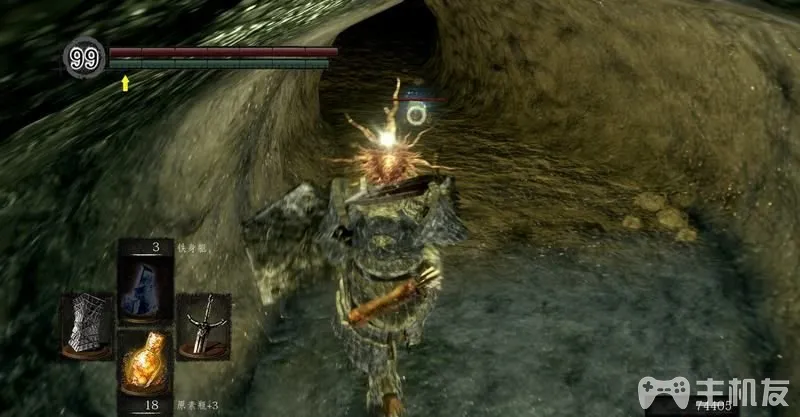This screenshot has width=800, height=417.
Task: Choose the right-hand greatsword slot
Action: click(x=204, y=324)
